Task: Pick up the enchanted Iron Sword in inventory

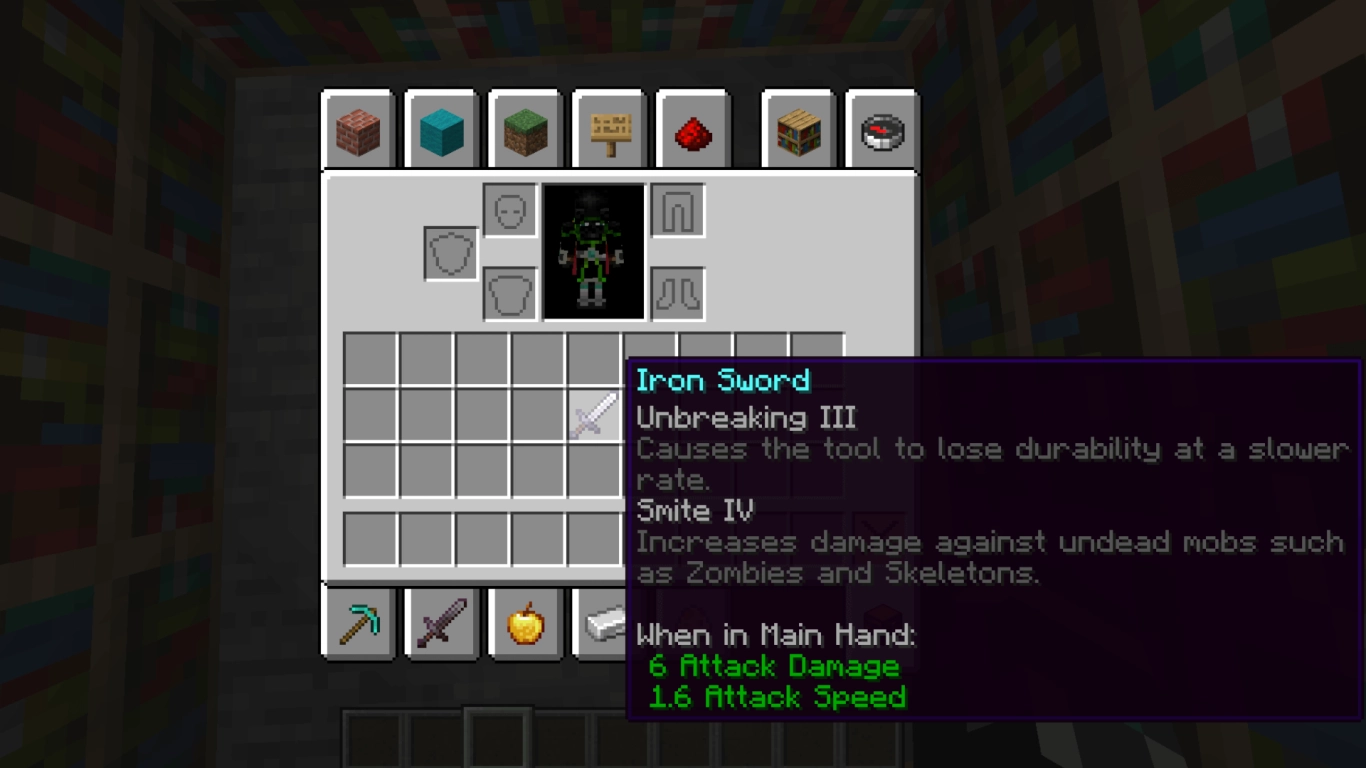Action: (x=593, y=416)
